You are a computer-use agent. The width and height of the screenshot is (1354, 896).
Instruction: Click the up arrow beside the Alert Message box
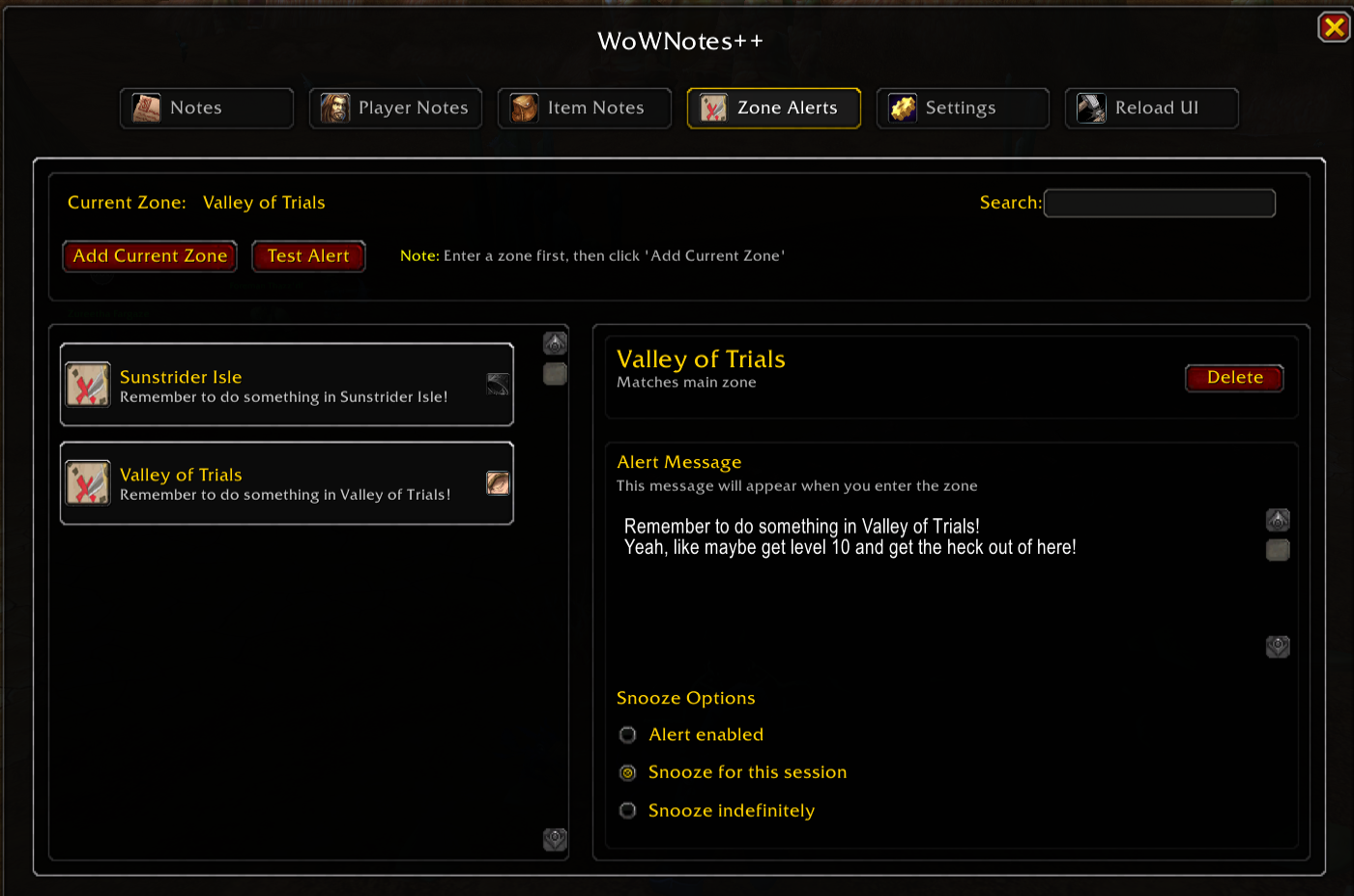coord(1278,519)
